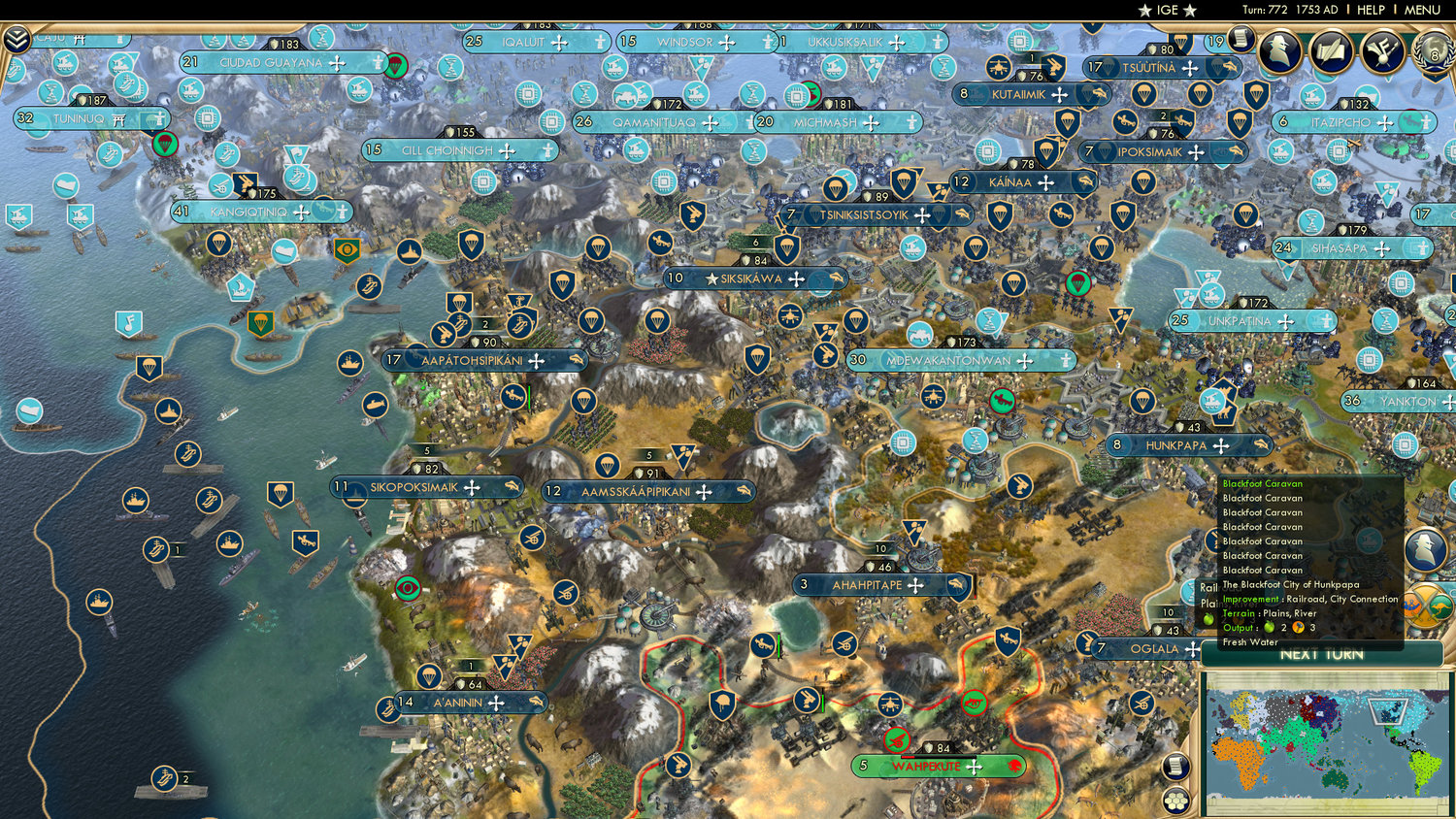Viewport: 1456px width, 819px height.
Task: Collapse the panel using the double-chevron icon top-left
Action: point(15,41)
